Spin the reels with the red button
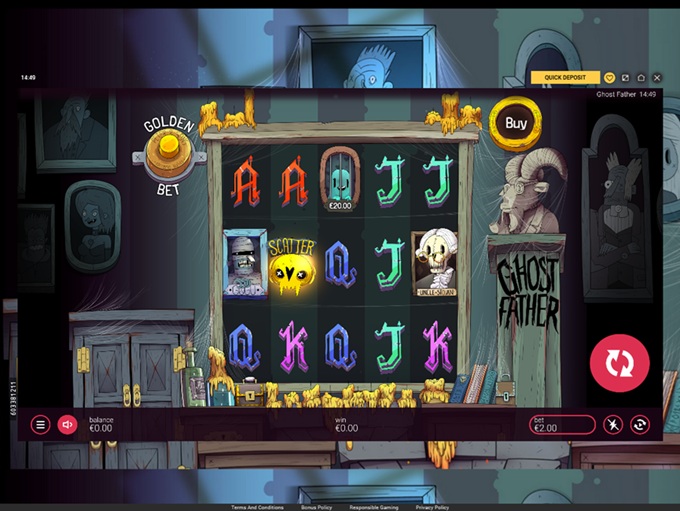680x511 pixels. pos(619,361)
